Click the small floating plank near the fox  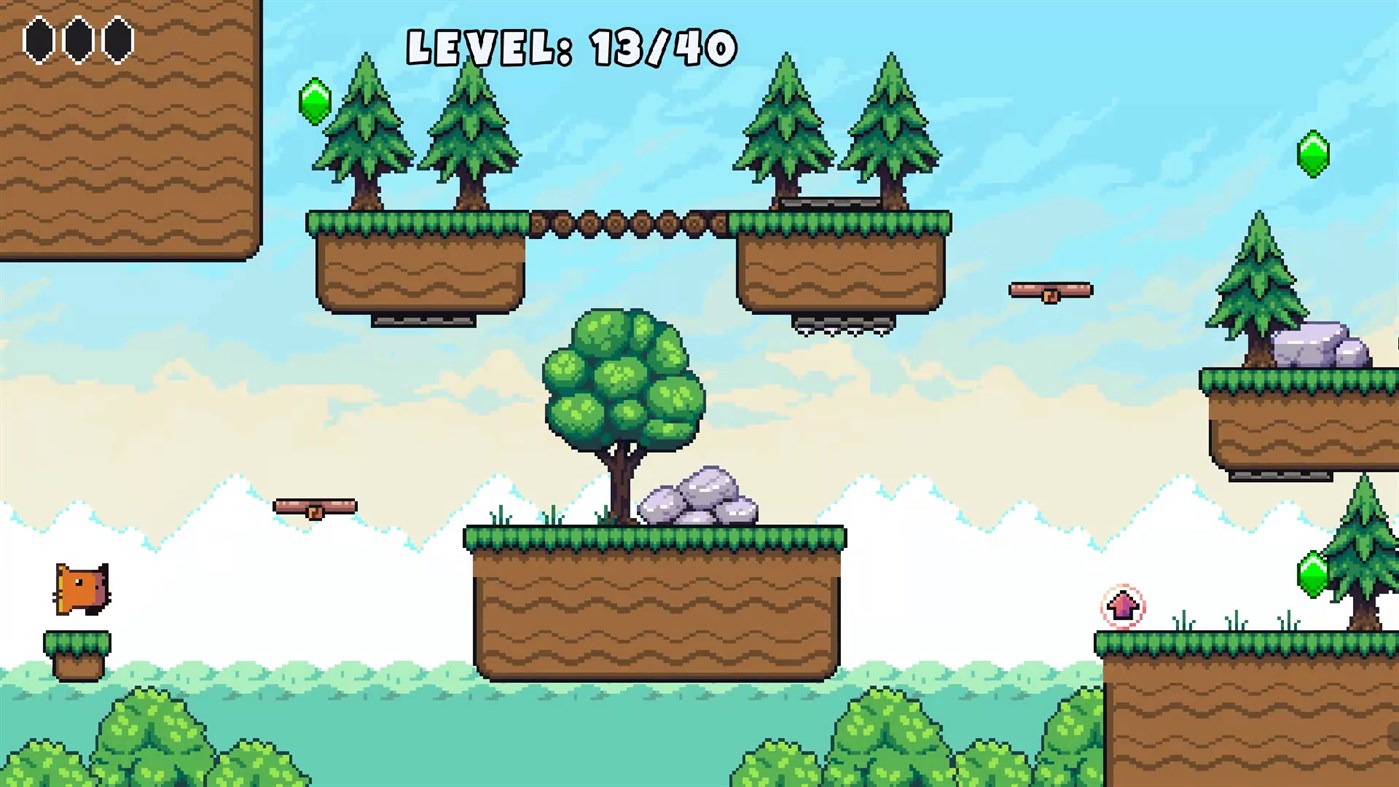(315, 505)
